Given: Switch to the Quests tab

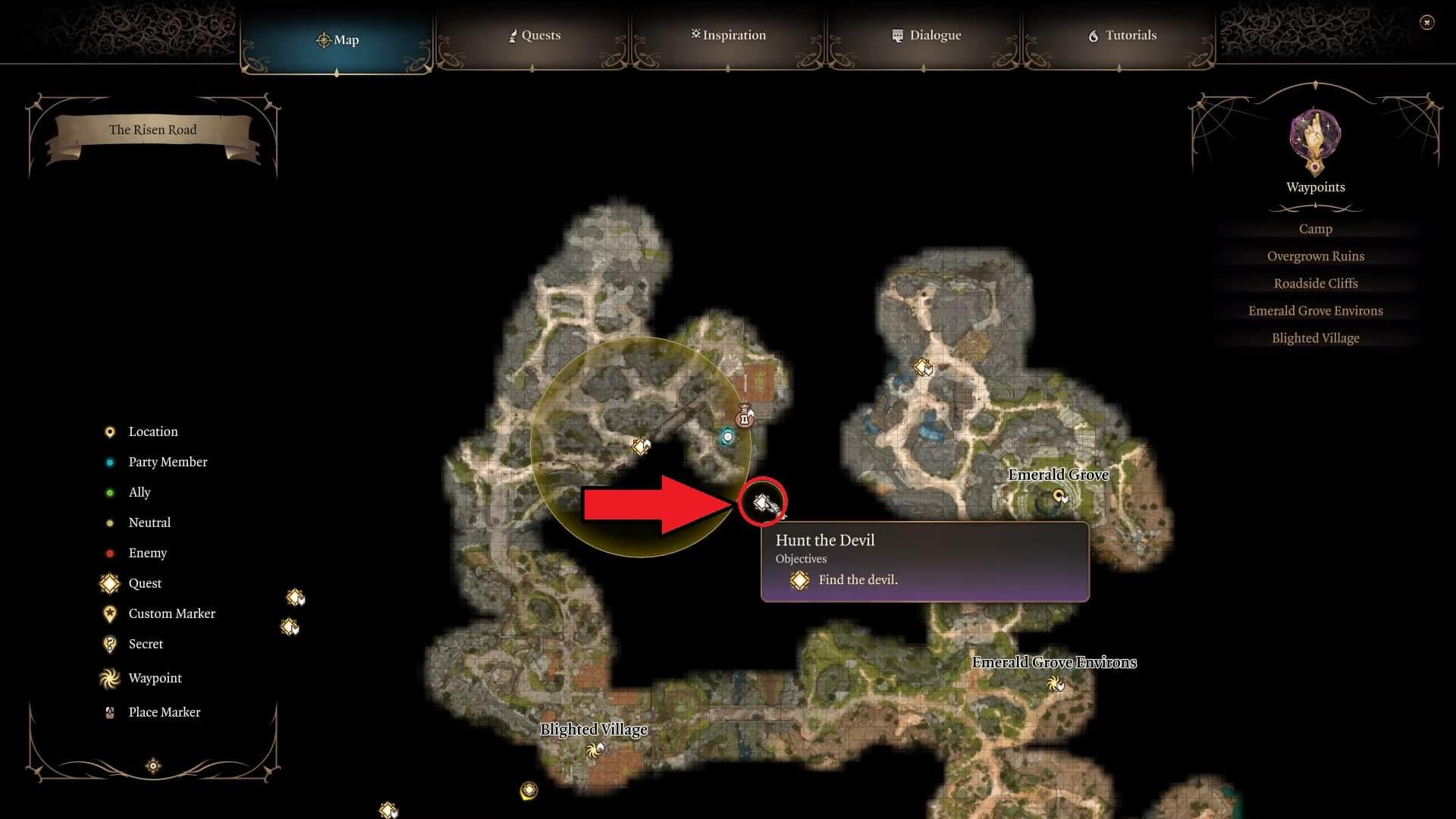Looking at the screenshot, I should (x=535, y=36).
